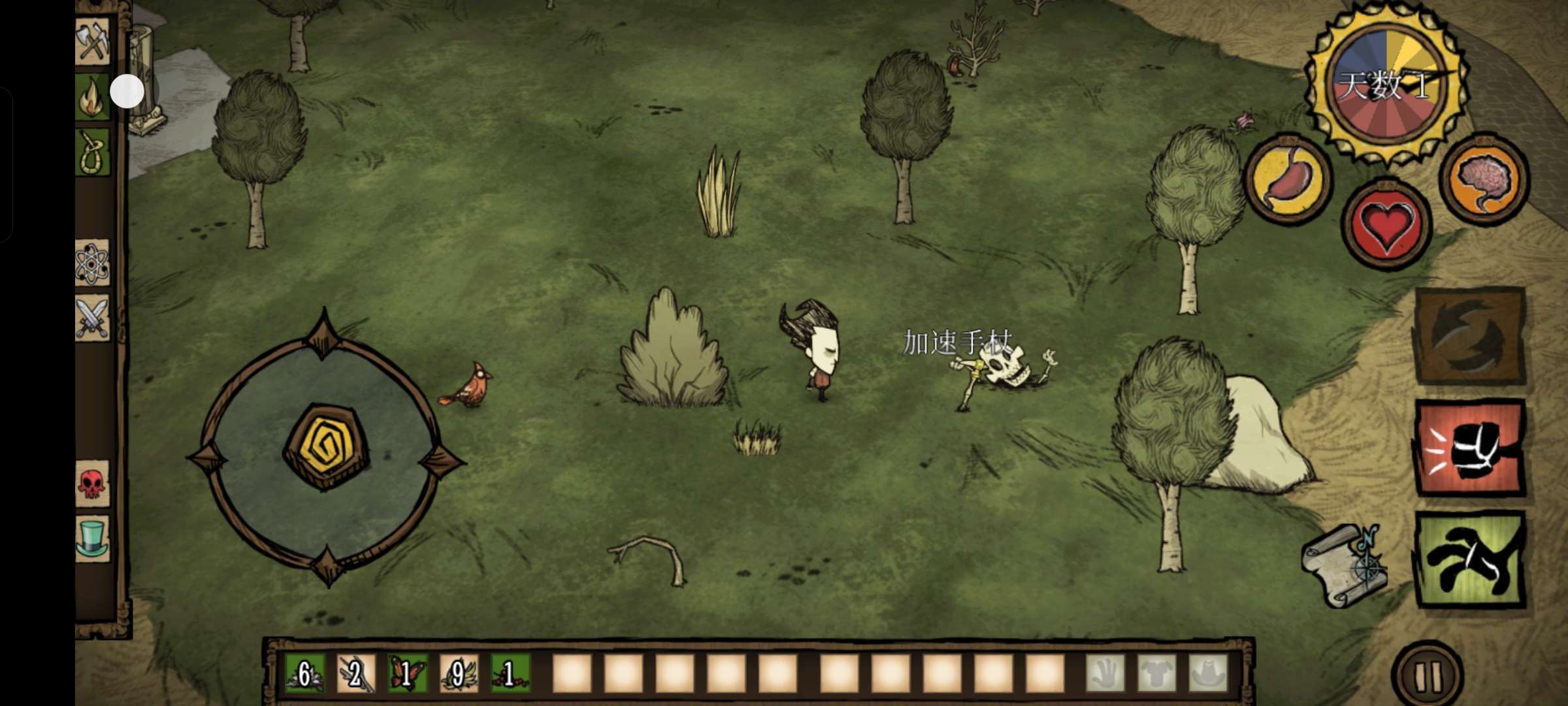Open the Fire crafting tab
This screenshot has width=1568, height=706.
[x=91, y=97]
